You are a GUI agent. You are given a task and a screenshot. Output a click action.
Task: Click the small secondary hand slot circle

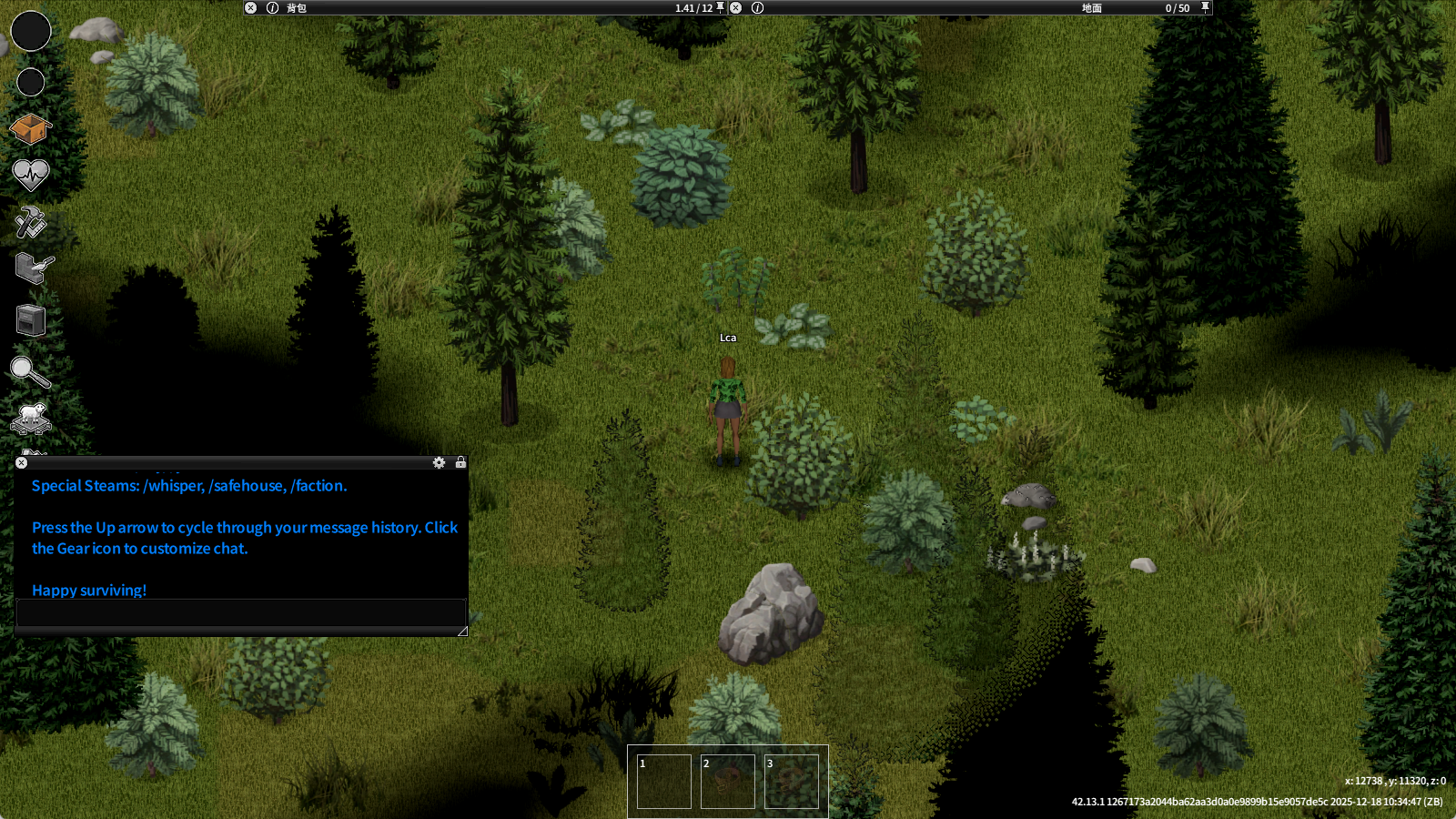pyautogui.click(x=31, y=82)
